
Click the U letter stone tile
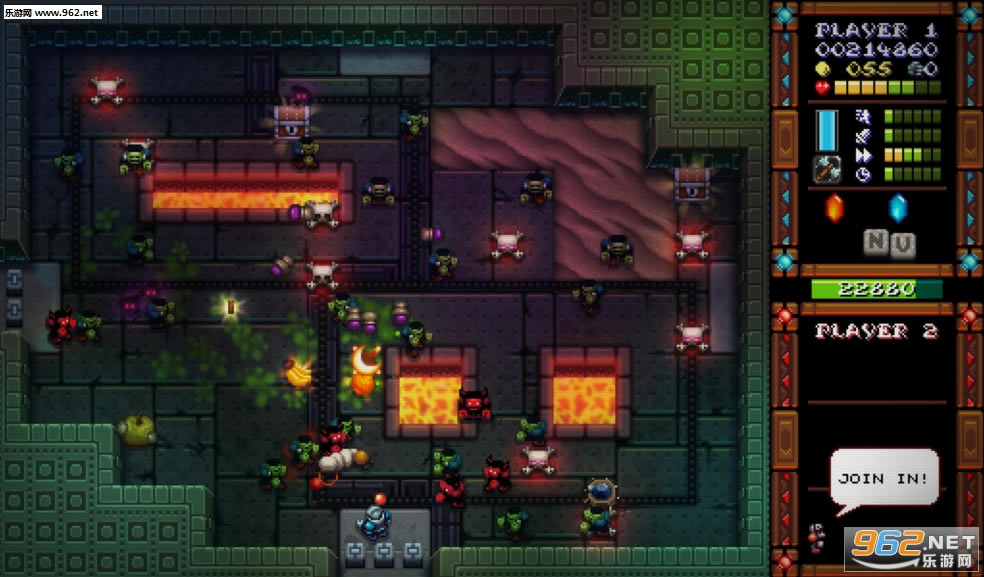(902, 243)
